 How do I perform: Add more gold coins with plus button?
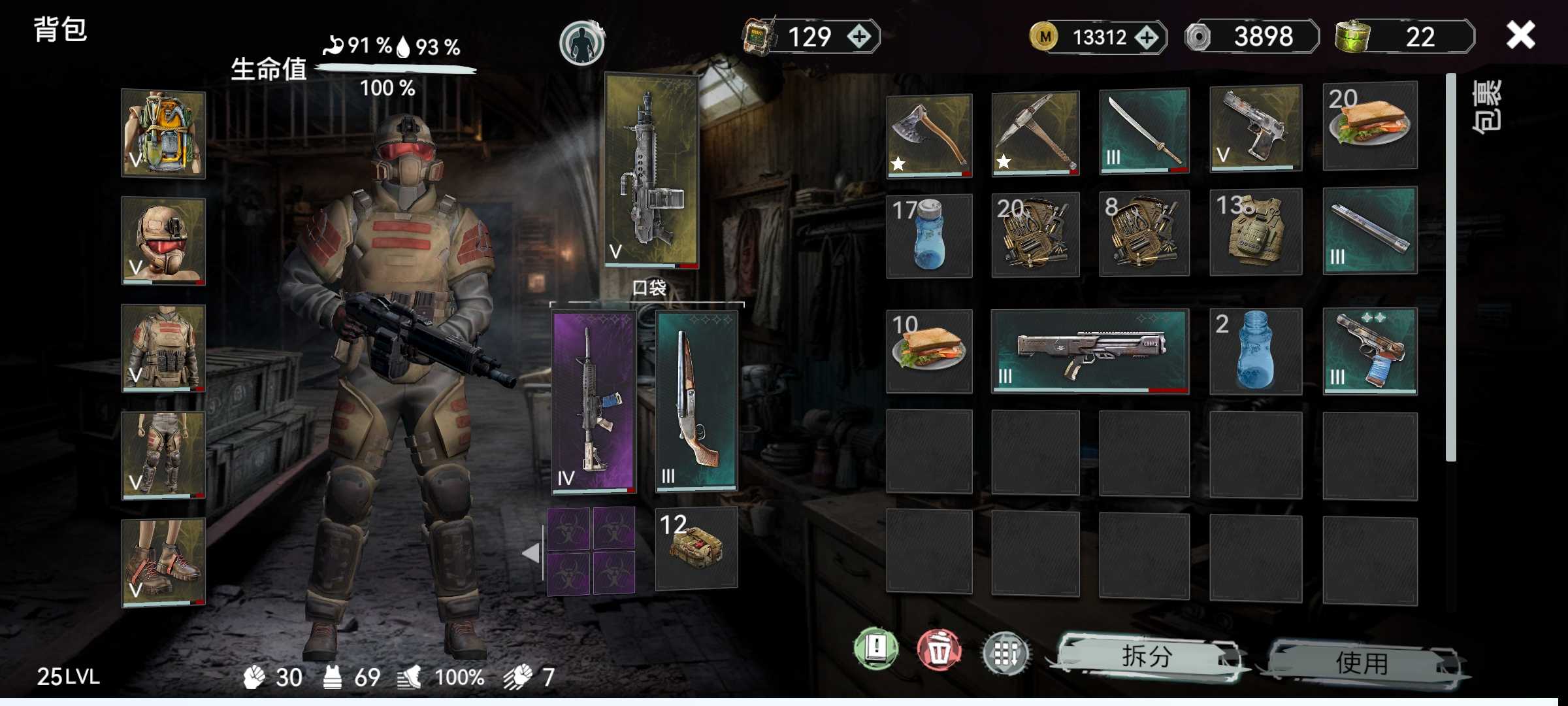click(x=1147, y=37)
